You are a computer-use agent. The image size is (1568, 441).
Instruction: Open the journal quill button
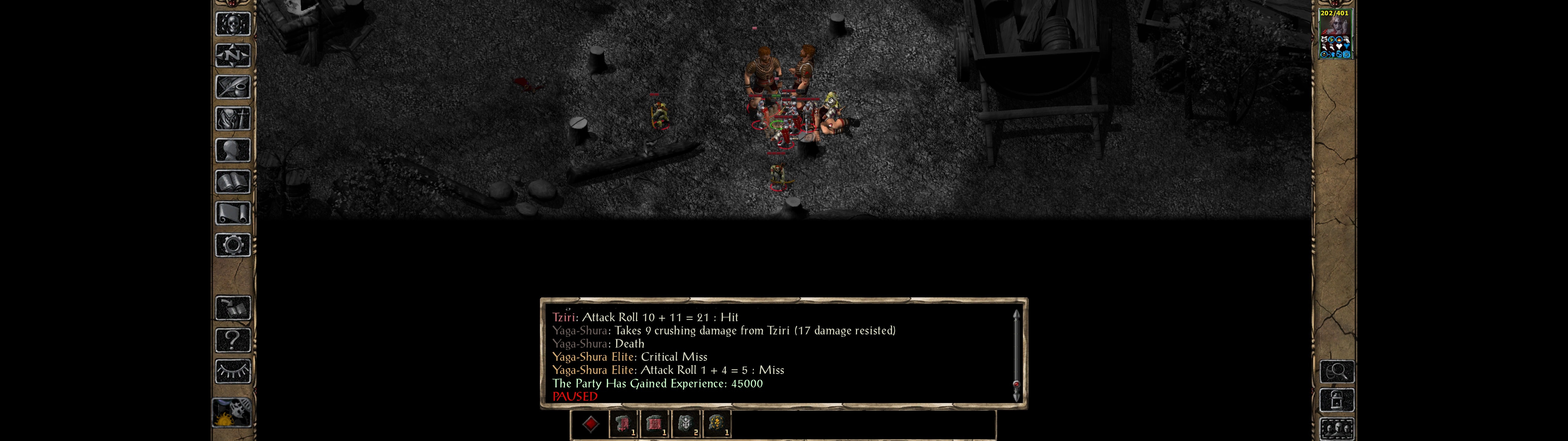click(232, 87)
